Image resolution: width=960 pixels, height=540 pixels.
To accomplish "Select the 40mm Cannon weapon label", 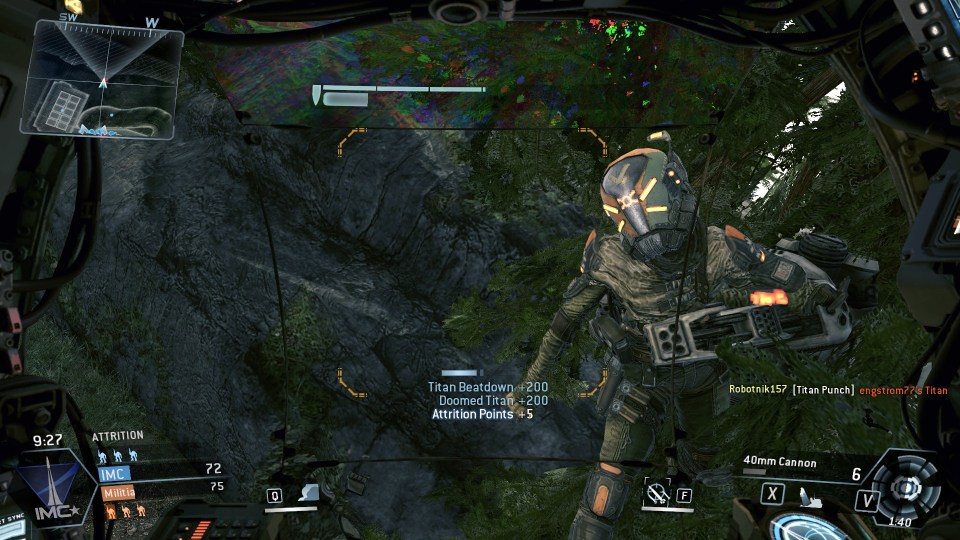I will (x=780, y=463).
